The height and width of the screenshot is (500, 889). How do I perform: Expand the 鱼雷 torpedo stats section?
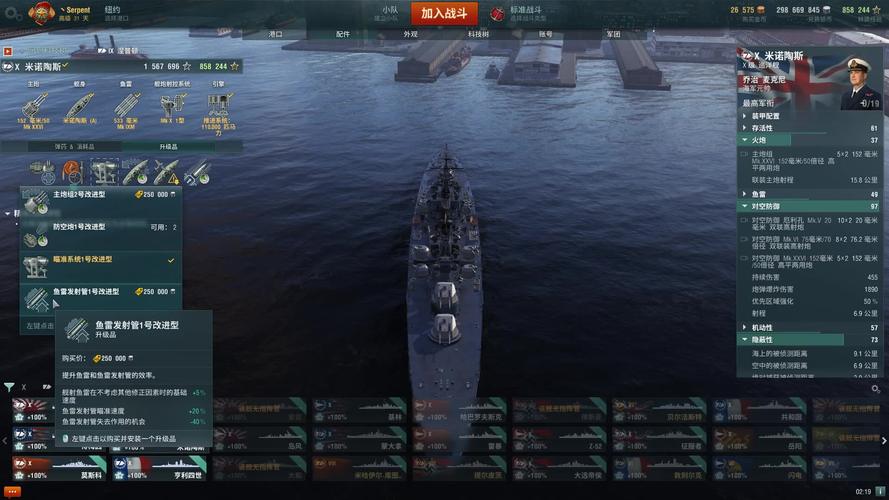coord(760,194)
